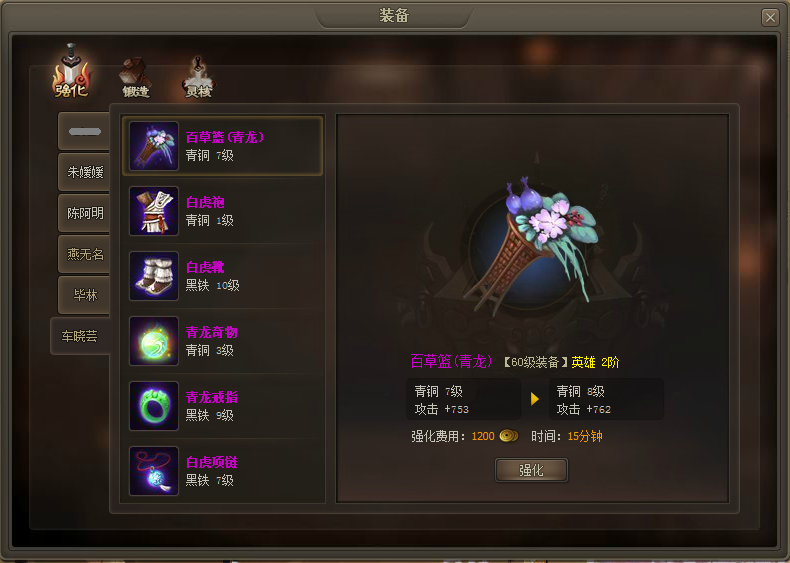Open the 锻造 forging tab
The width and height of the screenshot is (790, 563).
(x=135, y=76)
